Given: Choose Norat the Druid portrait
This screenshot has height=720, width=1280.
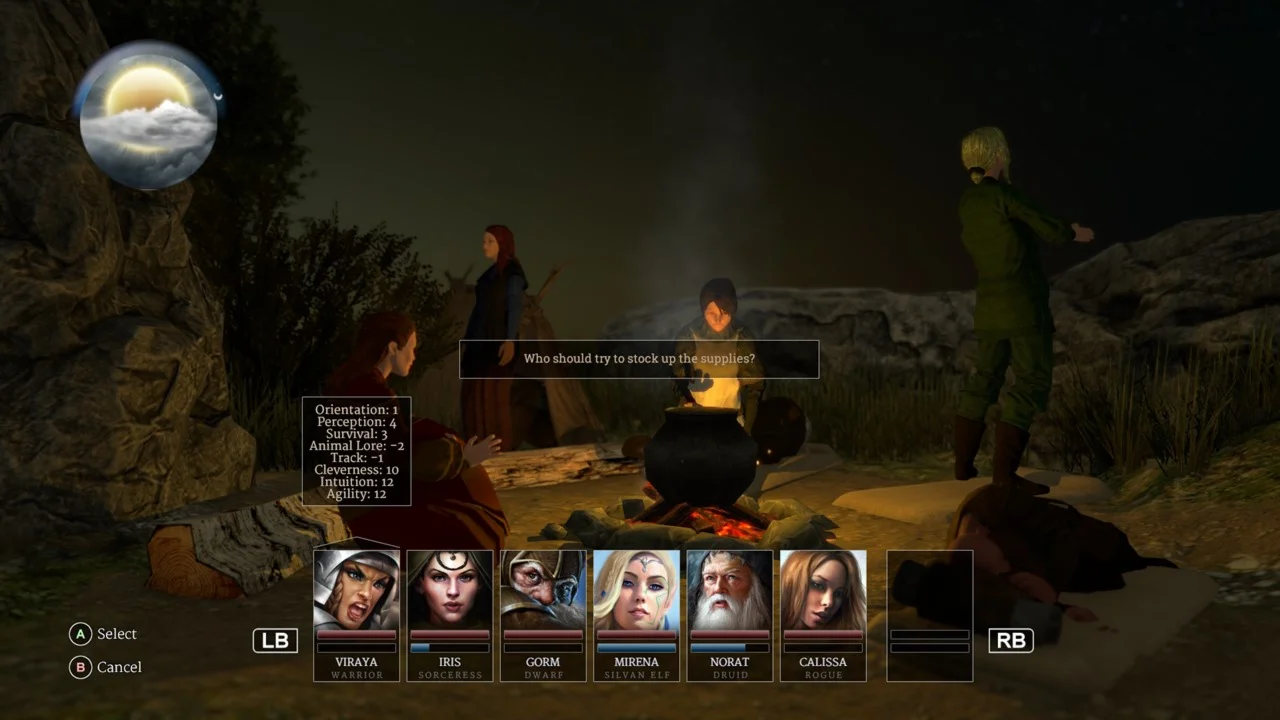Looking at the screenshot, I should click(729, 590).
